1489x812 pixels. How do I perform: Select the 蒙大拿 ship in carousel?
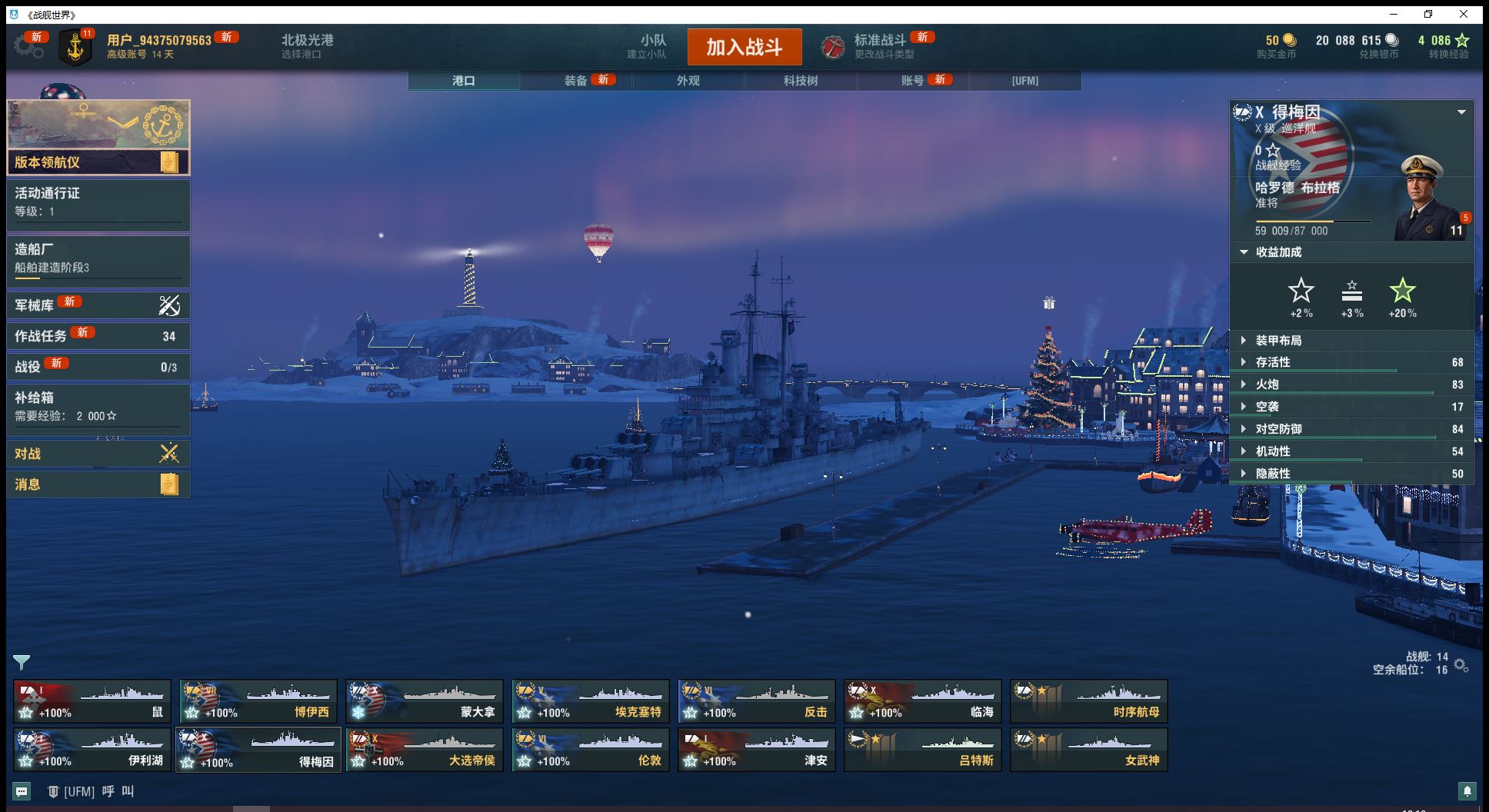click(425, 701)
